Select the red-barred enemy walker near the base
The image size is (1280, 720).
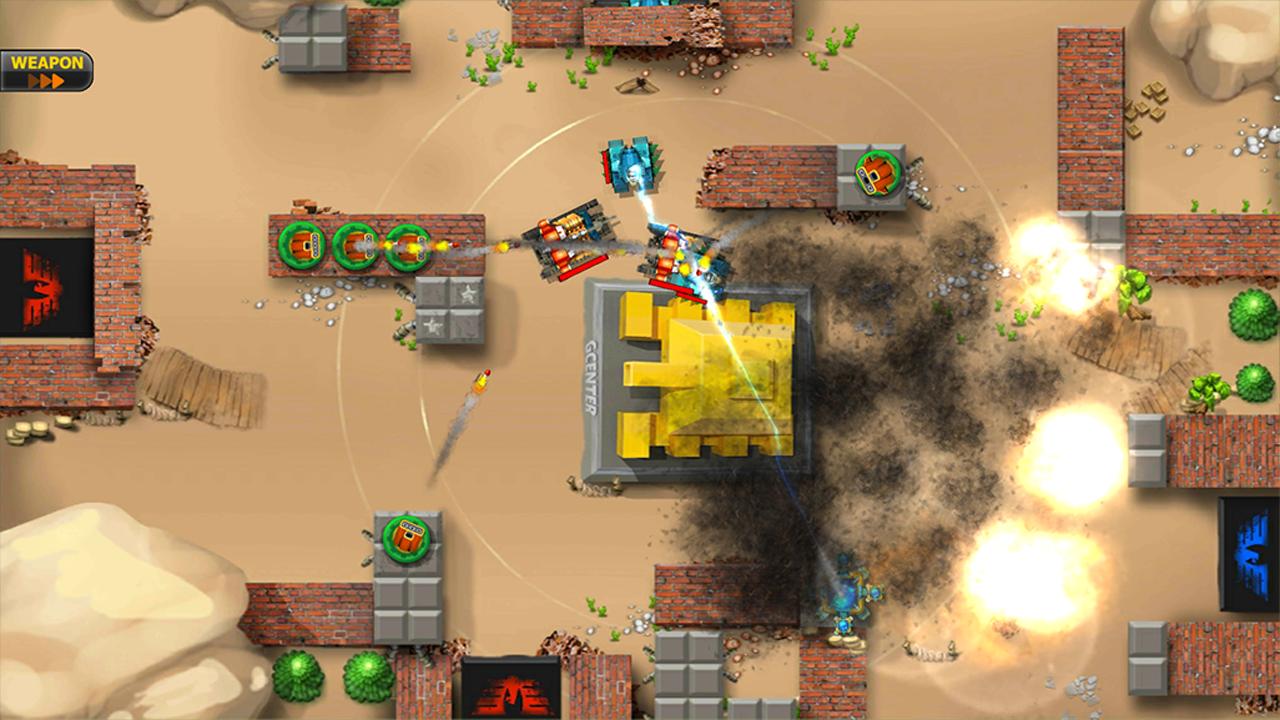575,240
